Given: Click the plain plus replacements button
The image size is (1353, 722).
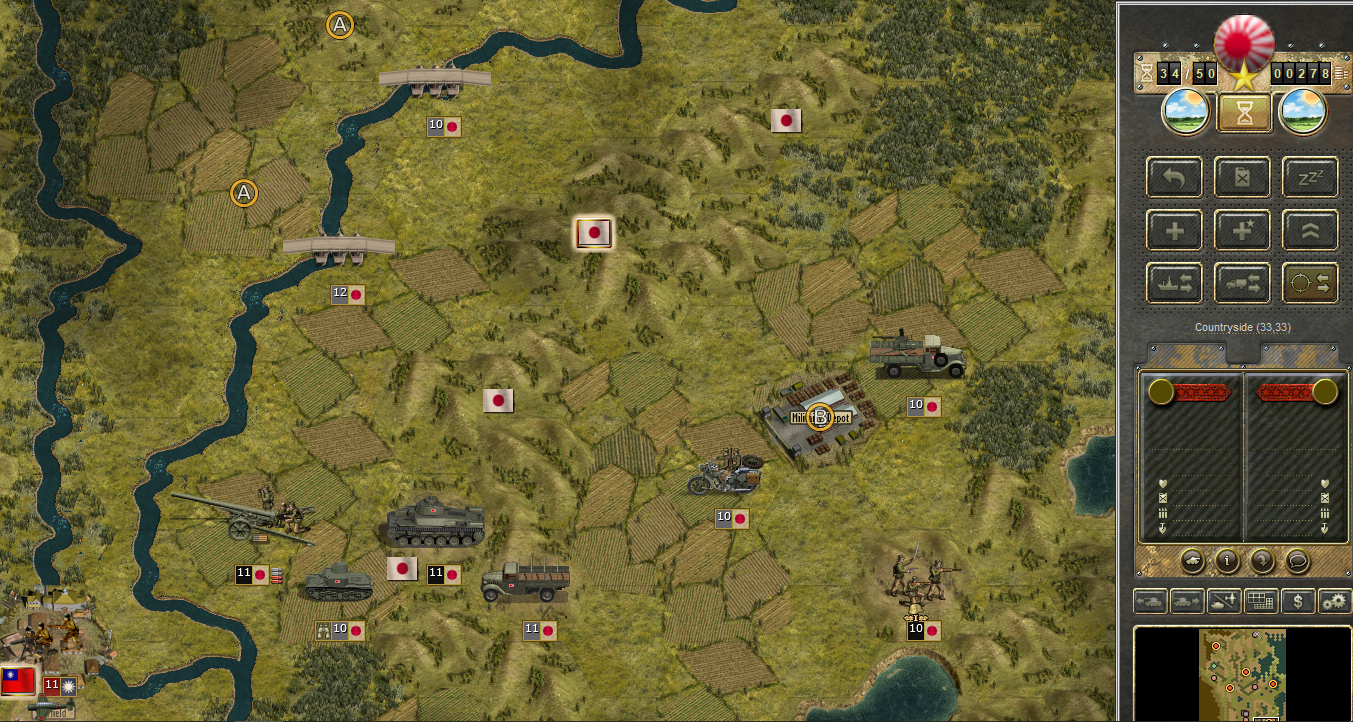Looking at the screenshot, I should (1175, 231).
